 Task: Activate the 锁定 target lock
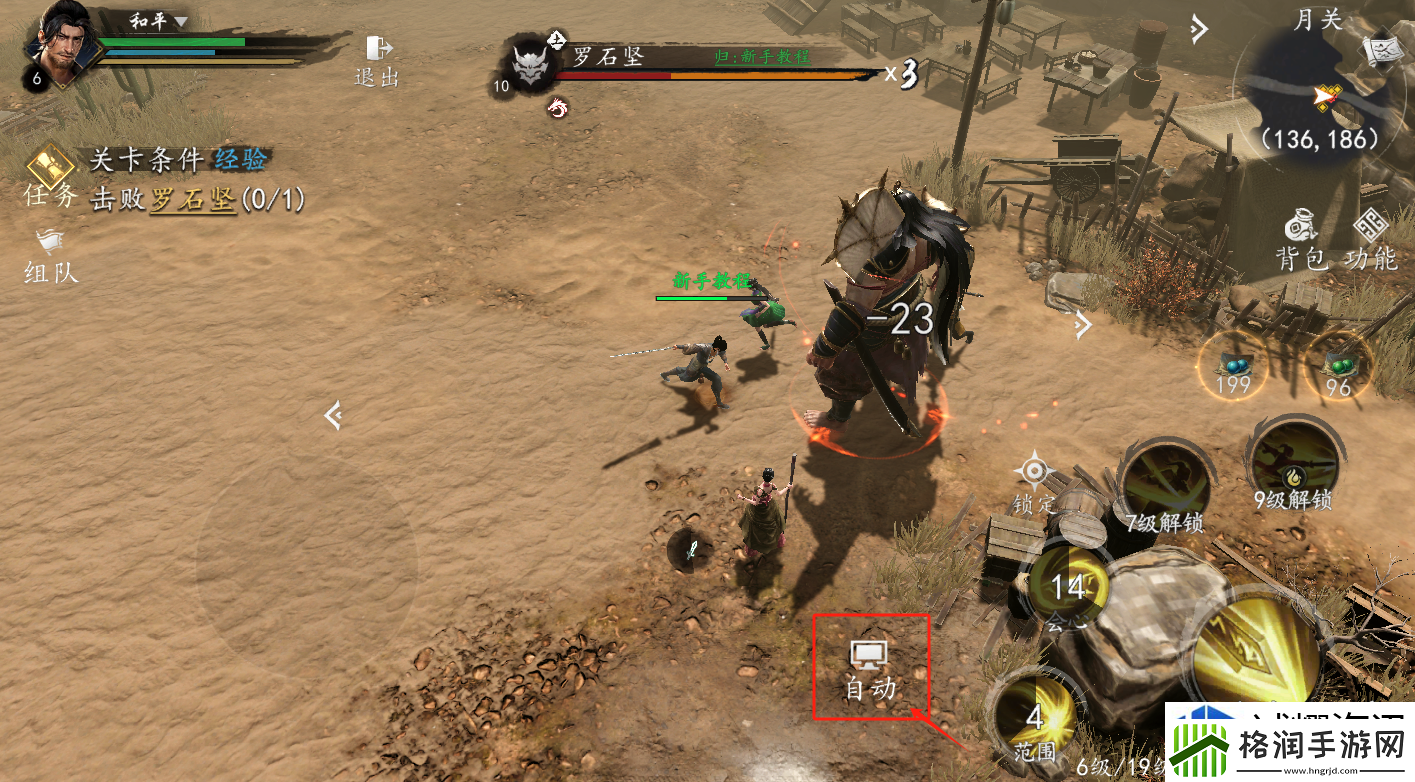tap(1034, 481)
